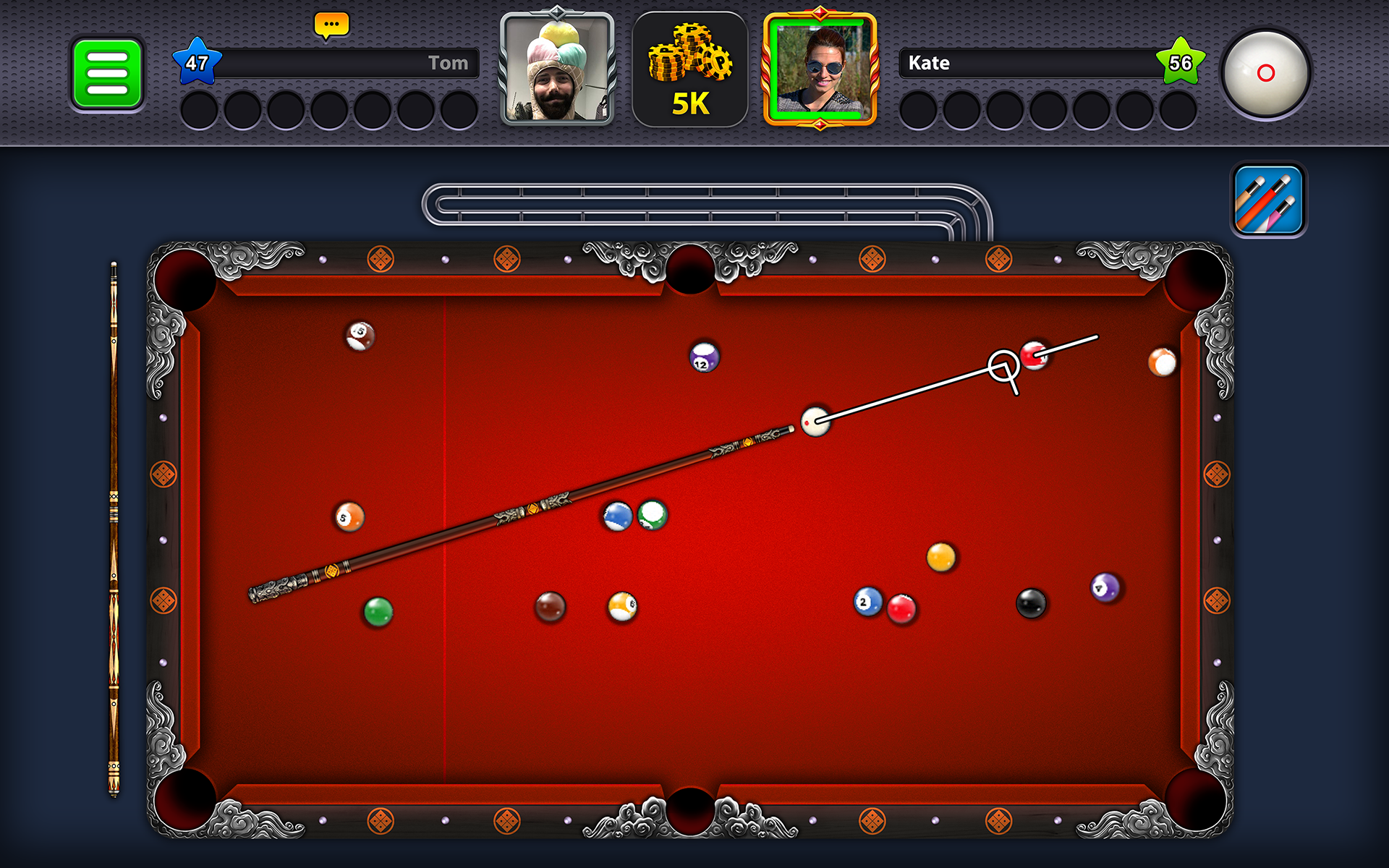Open the chat bubble above Tom's bar

(x=331, y=24)
